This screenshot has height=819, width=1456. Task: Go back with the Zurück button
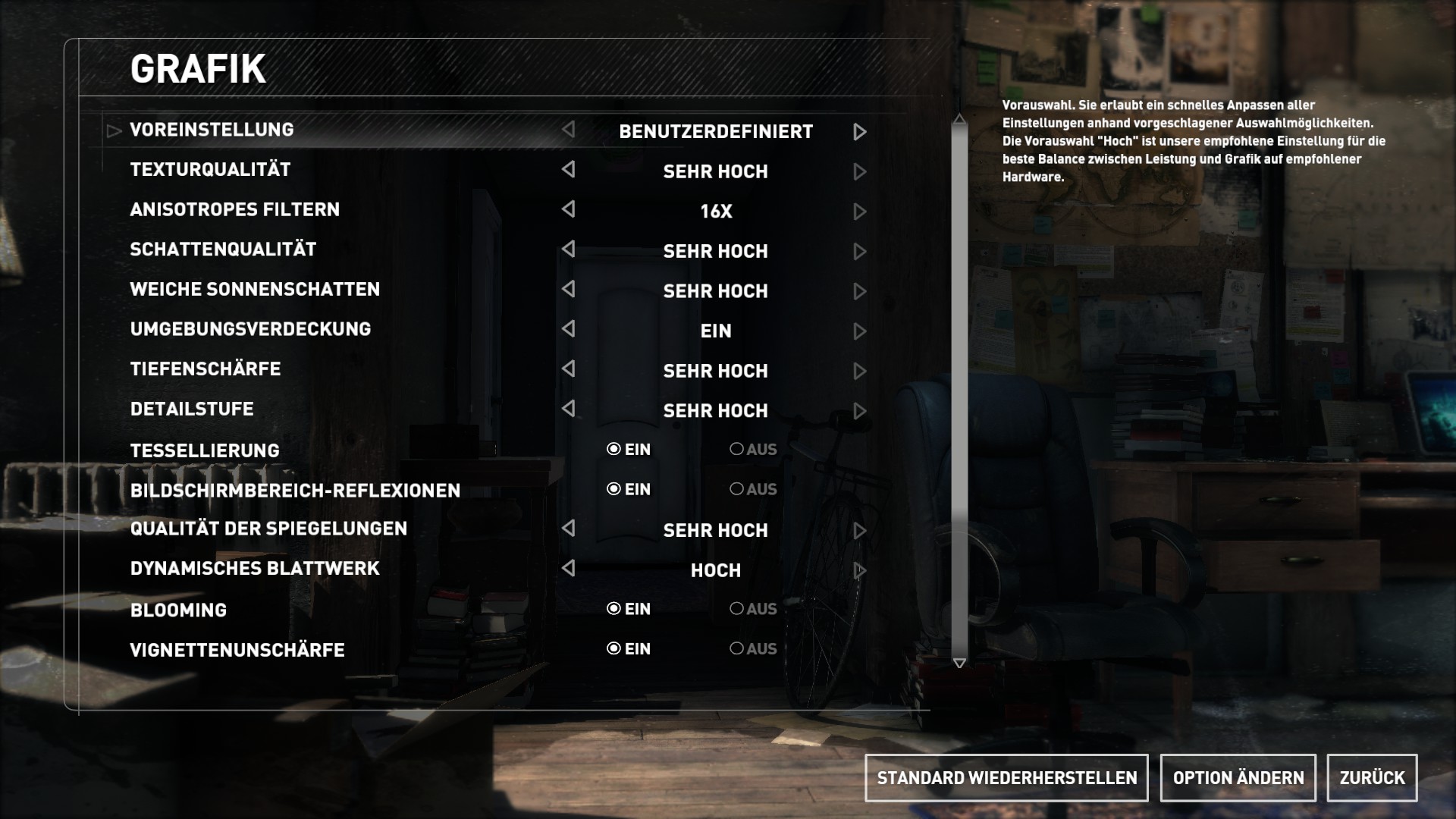pos(1372,777)
